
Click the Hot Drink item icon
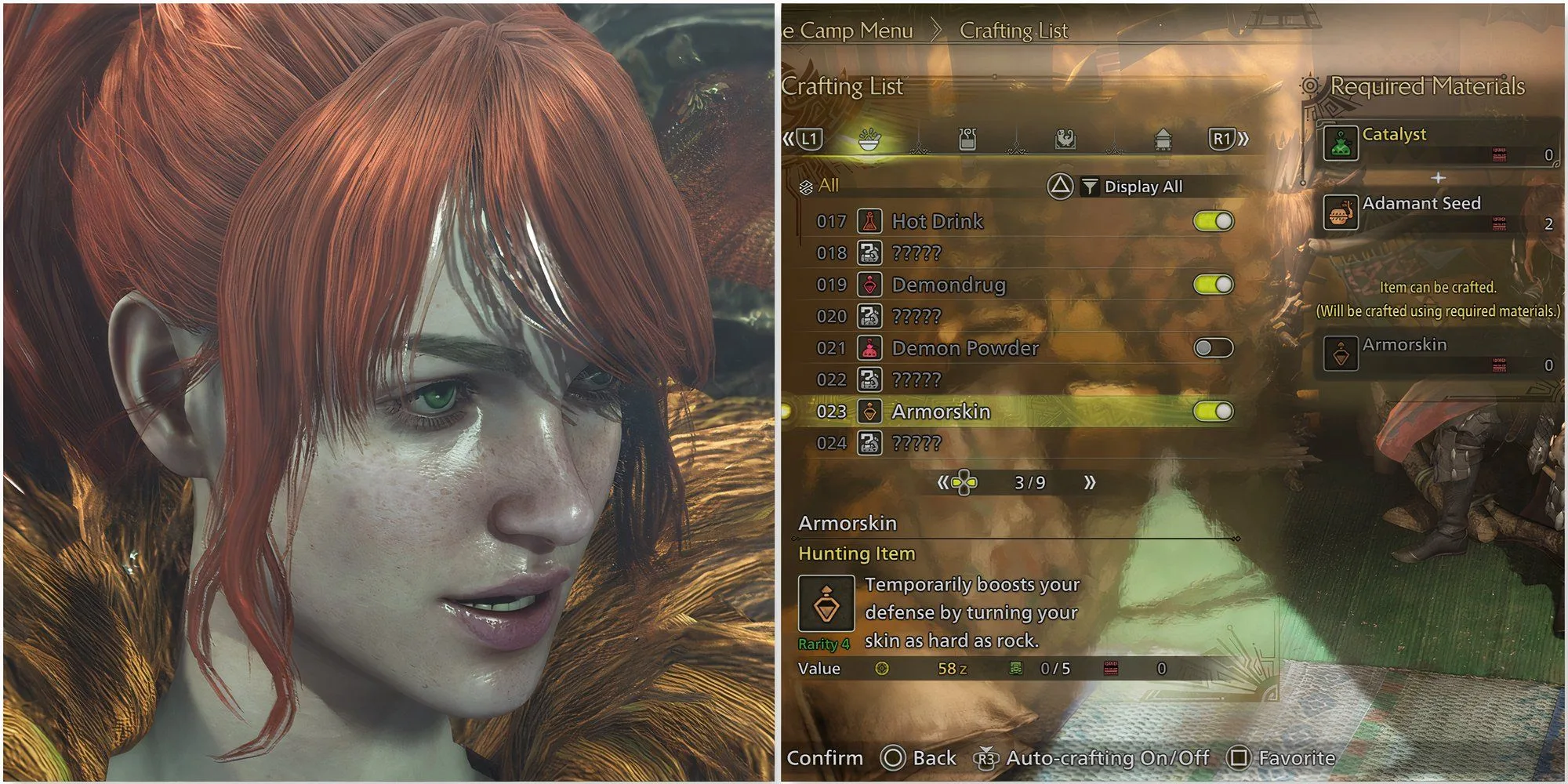869,221
